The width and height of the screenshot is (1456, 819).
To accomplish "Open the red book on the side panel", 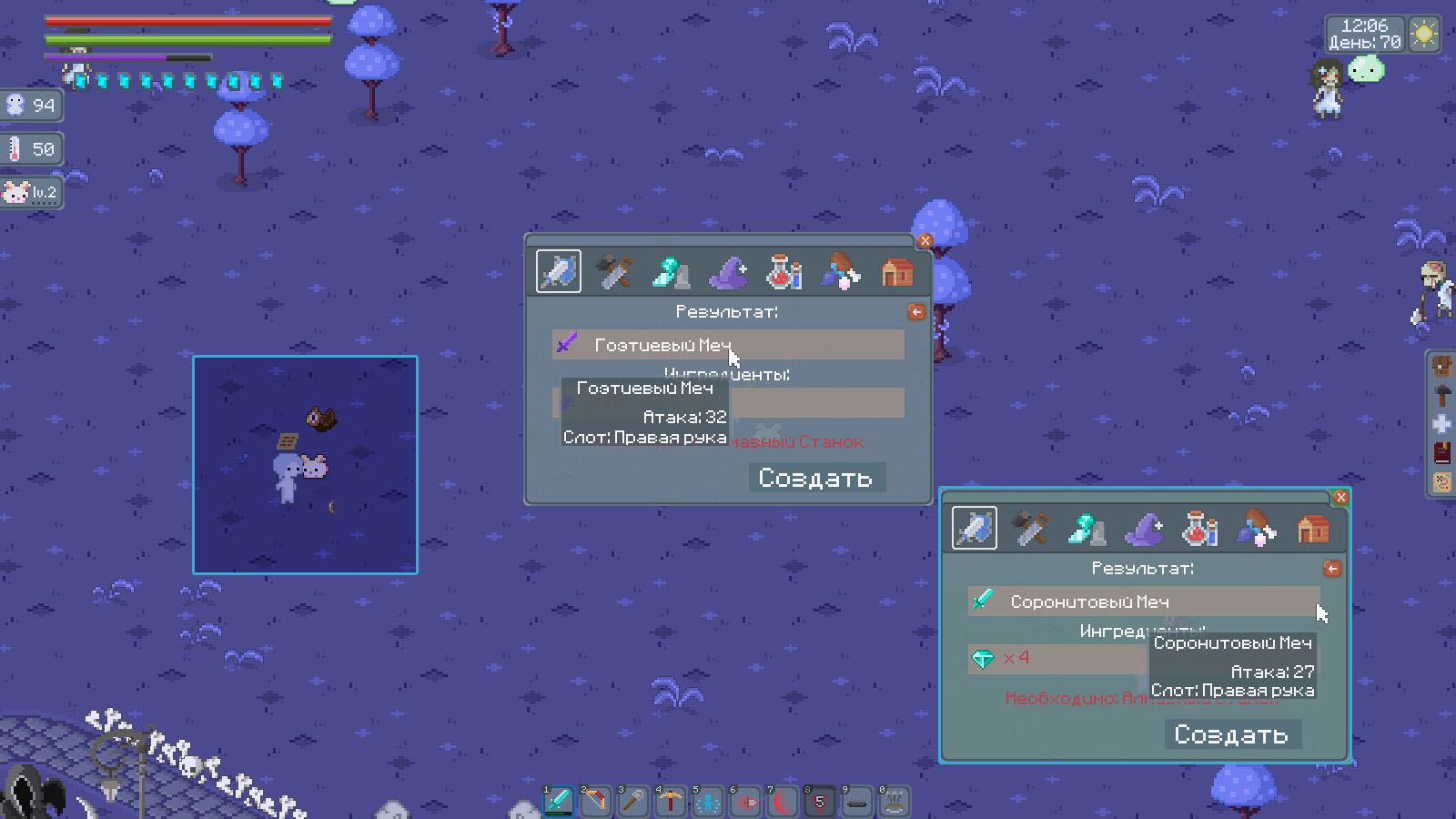I will [1441, 452].
